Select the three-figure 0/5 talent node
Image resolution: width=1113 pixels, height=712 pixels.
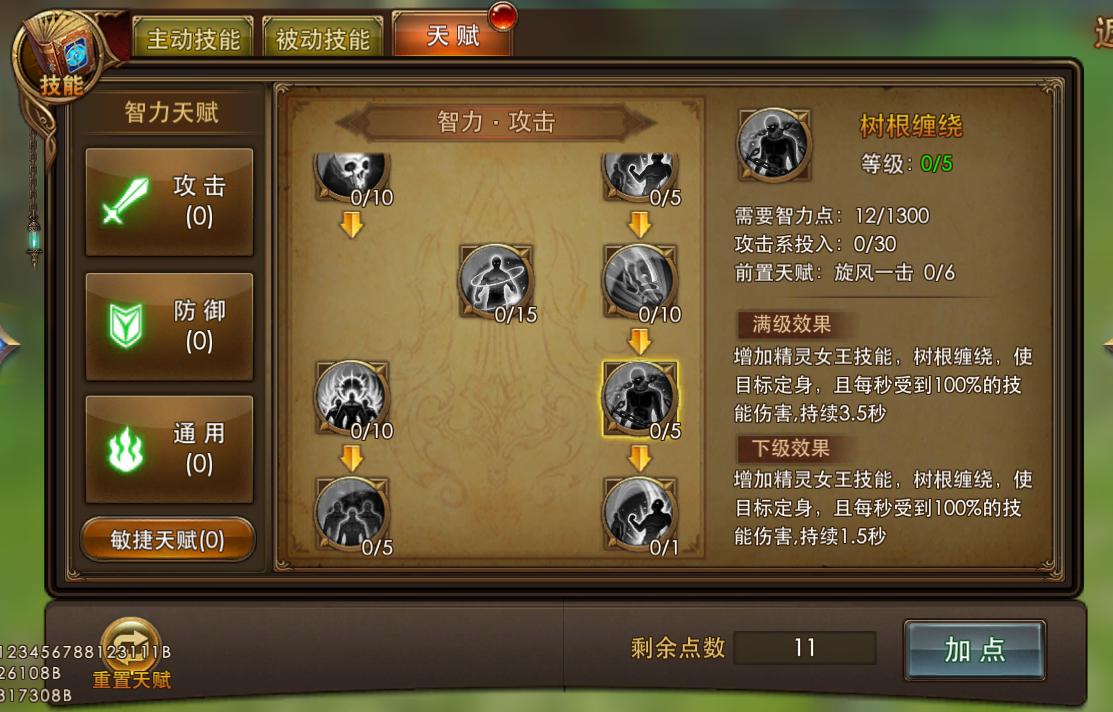(351, 512)
